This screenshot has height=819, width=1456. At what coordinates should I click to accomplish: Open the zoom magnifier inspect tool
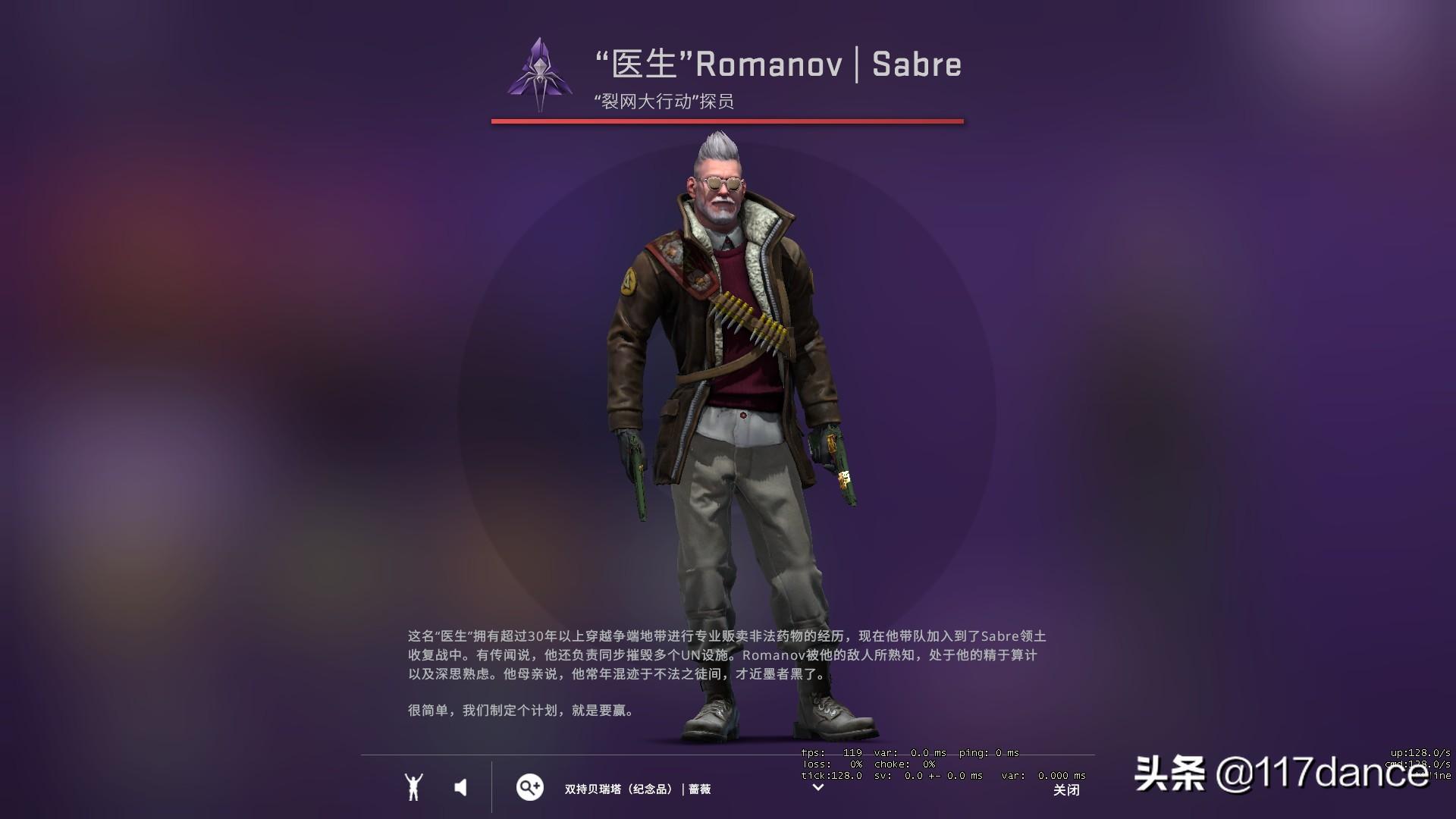point(529,788)
